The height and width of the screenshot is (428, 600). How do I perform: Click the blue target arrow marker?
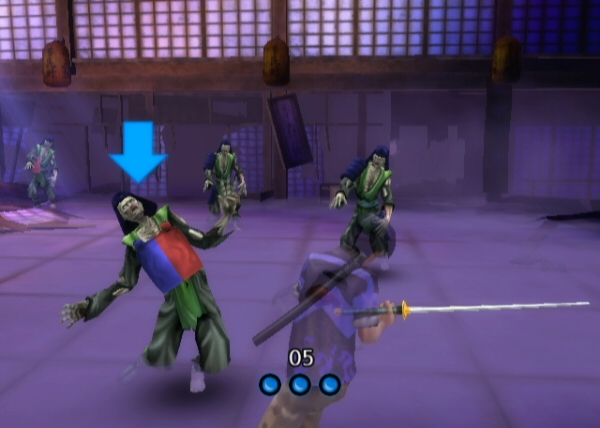coord(138,153)
